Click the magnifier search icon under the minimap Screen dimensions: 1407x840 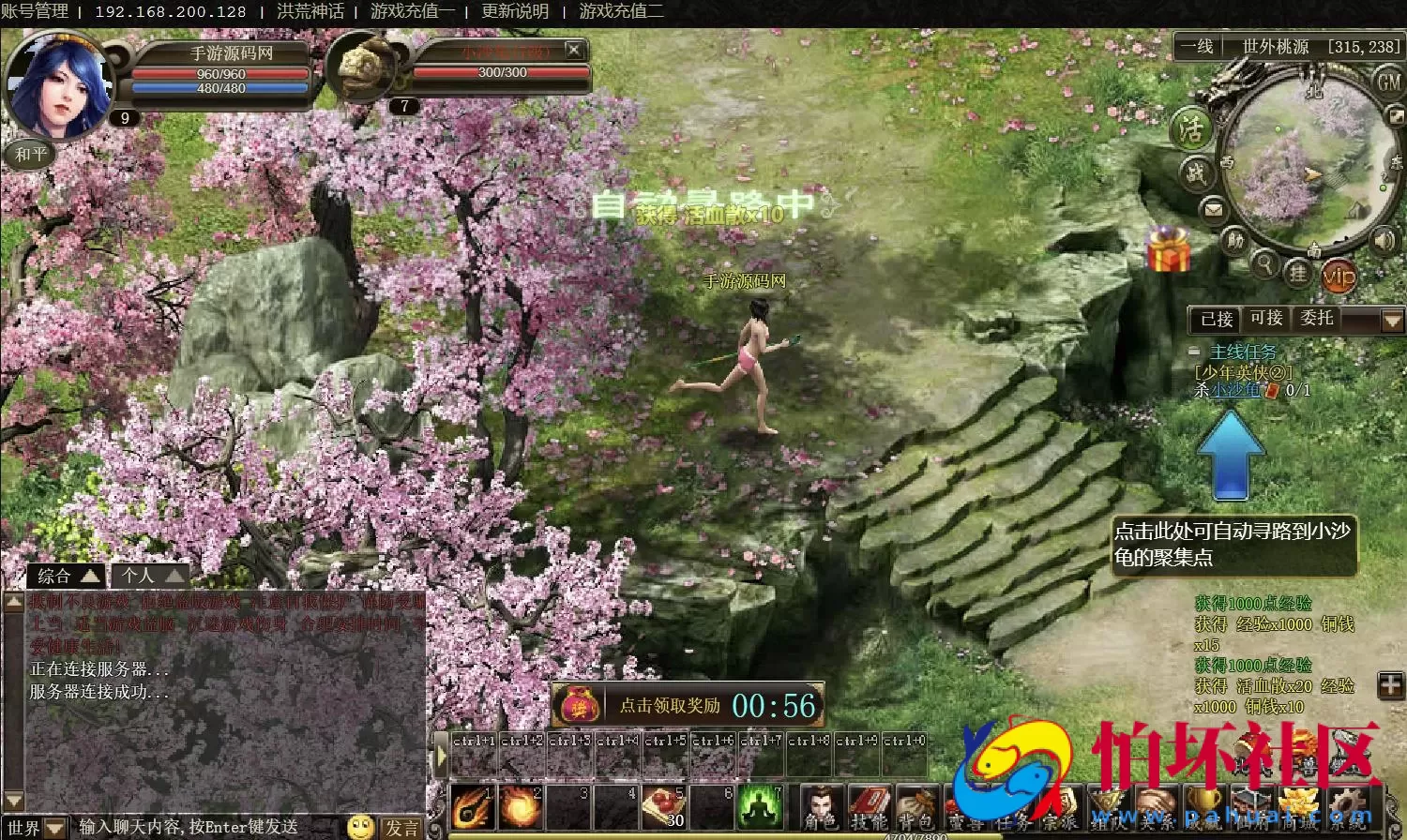point(1266,266)
